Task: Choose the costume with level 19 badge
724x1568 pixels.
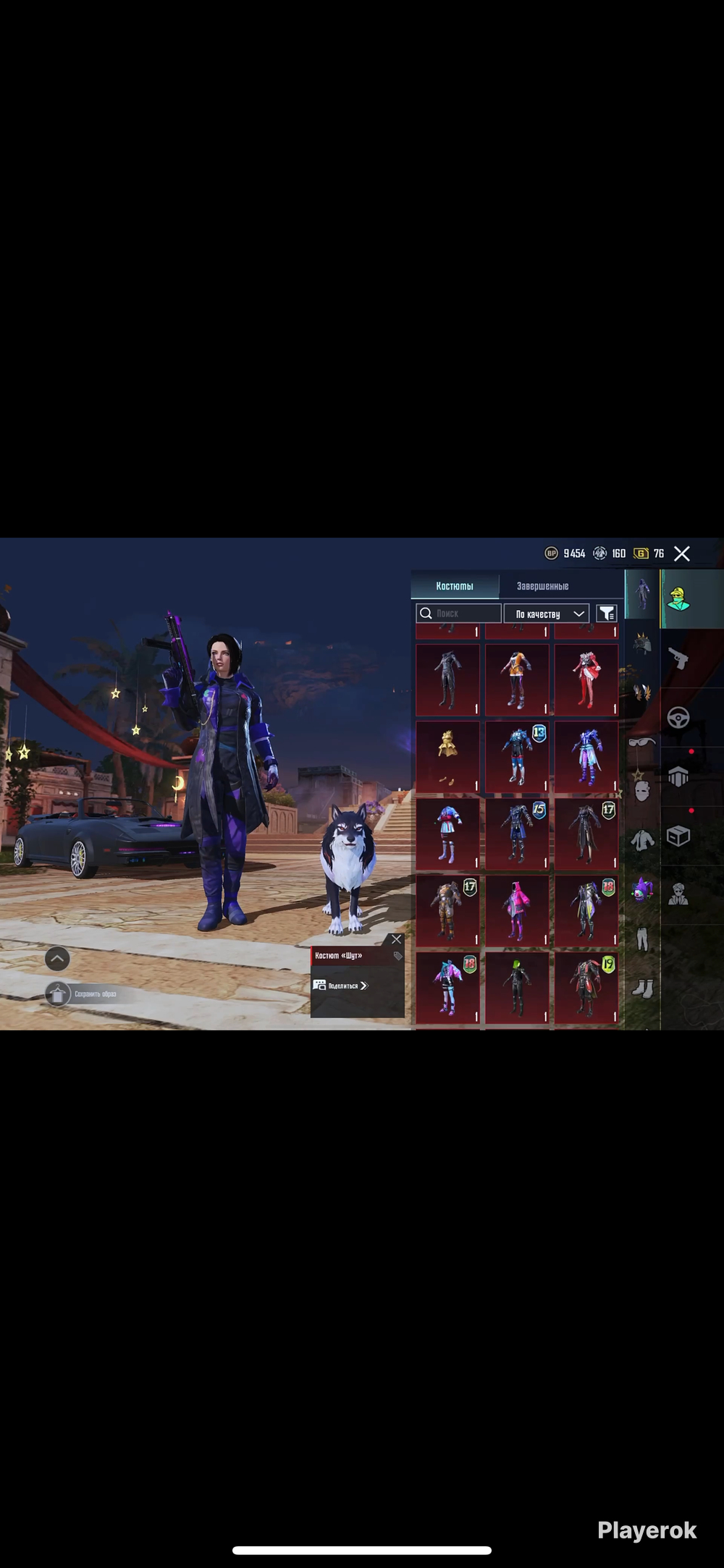Action: pos(586,987)
